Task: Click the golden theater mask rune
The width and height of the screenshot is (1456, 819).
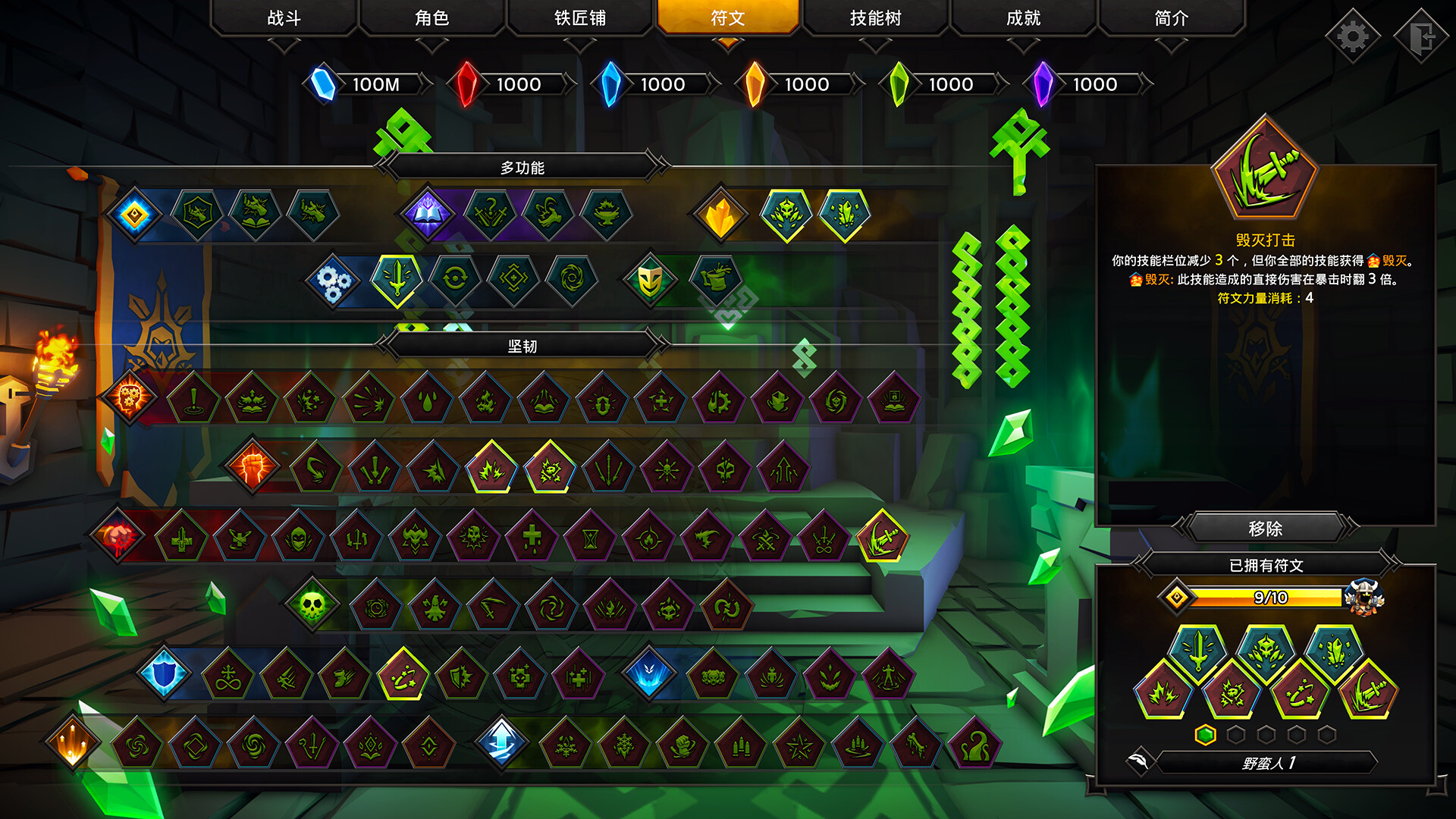Action: point(651,279)
